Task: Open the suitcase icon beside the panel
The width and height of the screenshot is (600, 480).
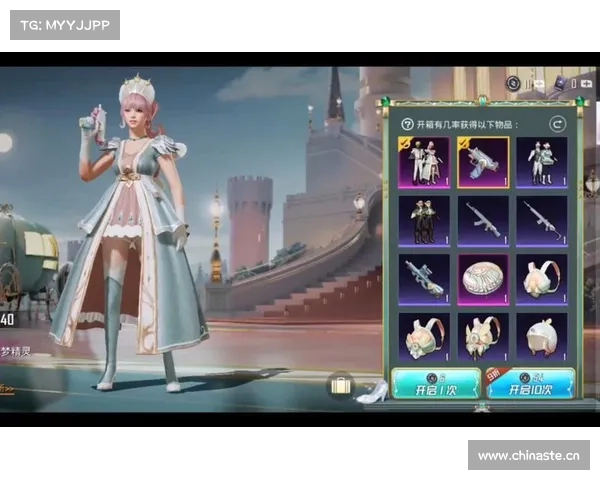Action: click(x=340, y=385)
